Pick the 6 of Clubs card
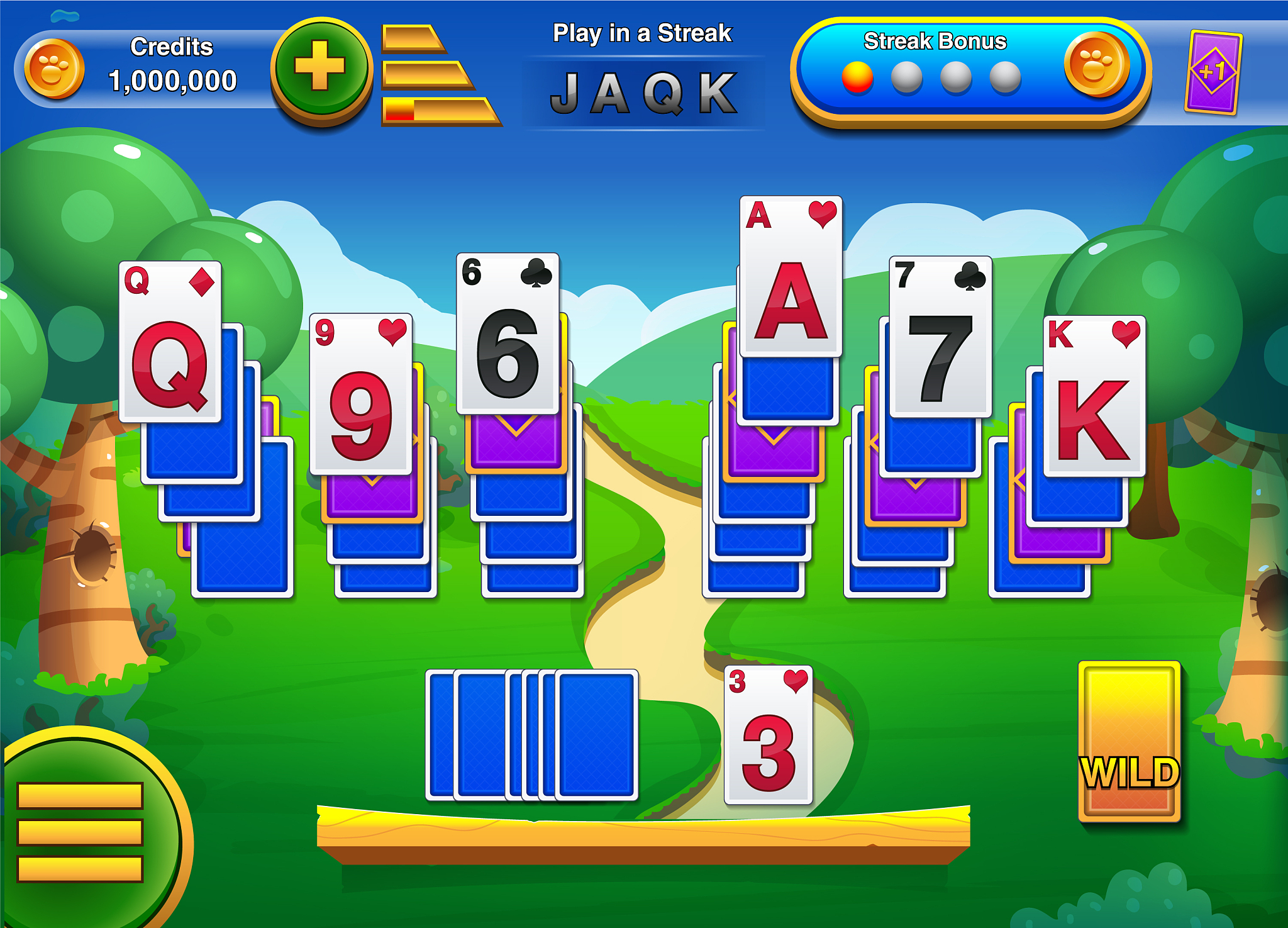1288x928 pixels. 508,333
